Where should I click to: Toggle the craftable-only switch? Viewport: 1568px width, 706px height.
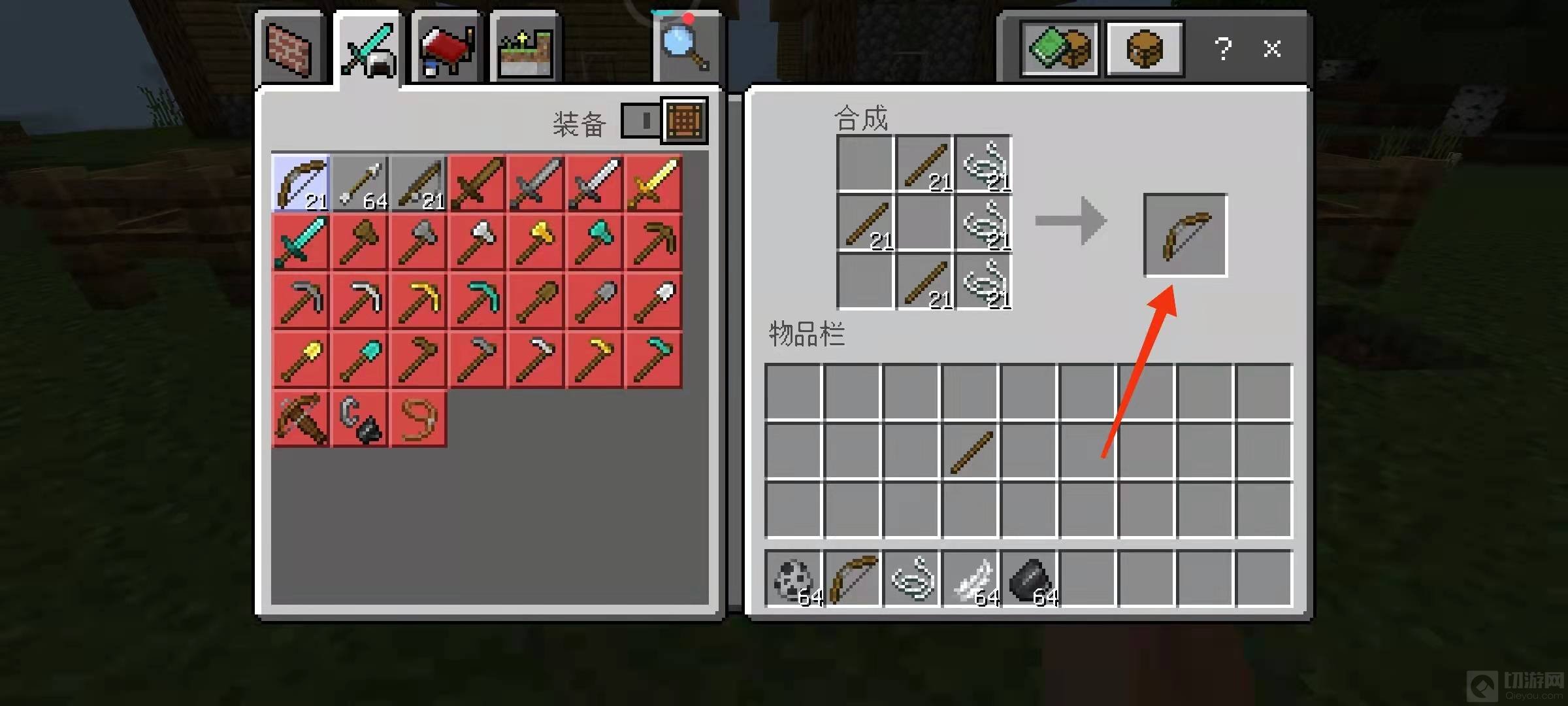pyautogui.click(x=641, y=120)
